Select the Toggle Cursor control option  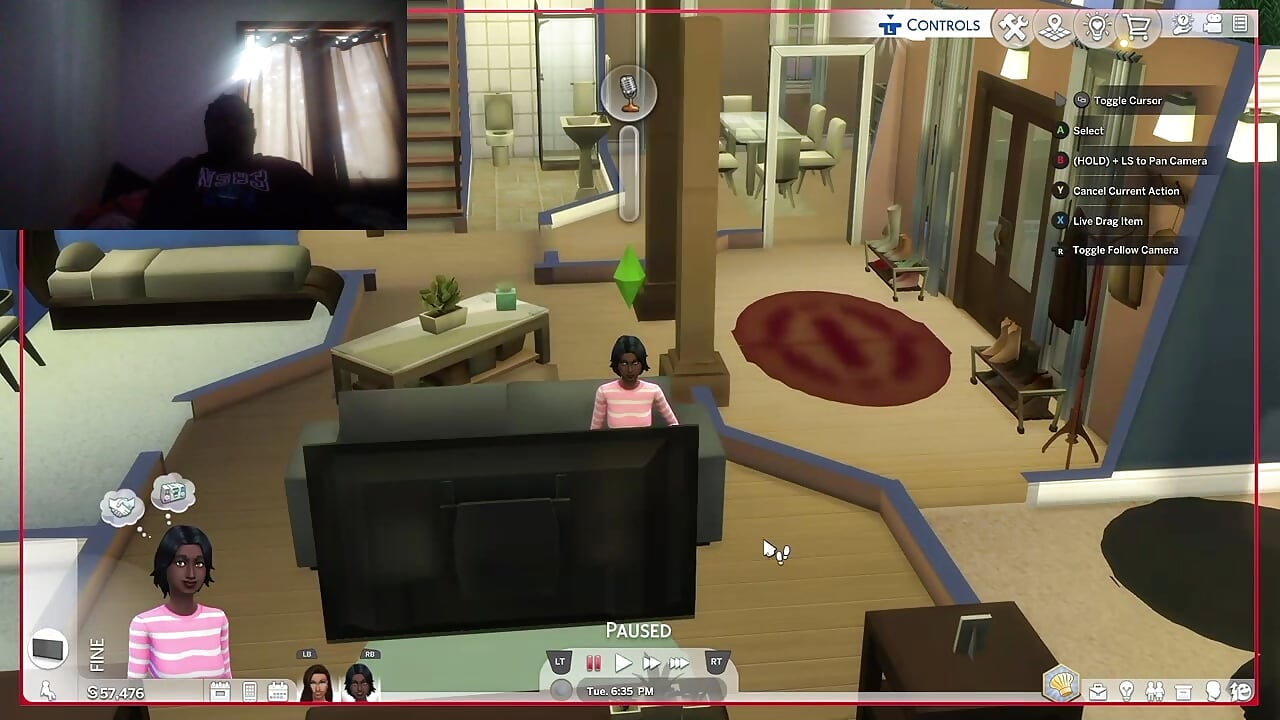point(1122,100)
